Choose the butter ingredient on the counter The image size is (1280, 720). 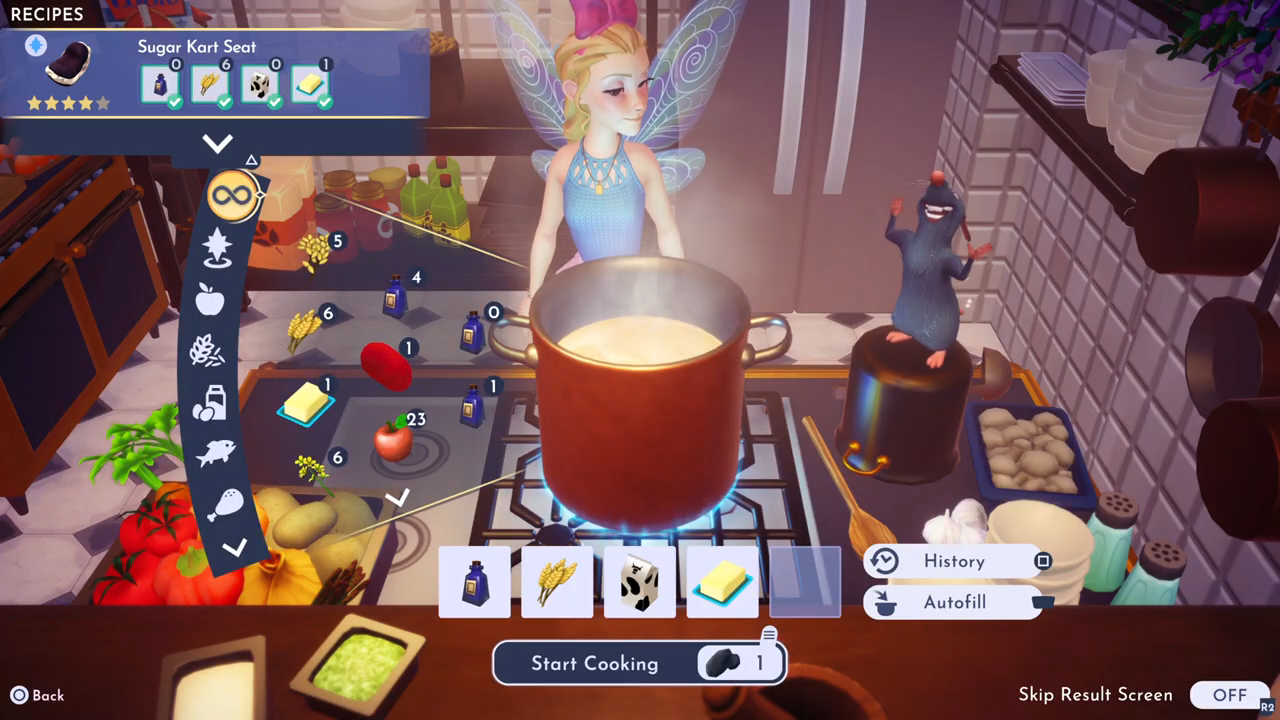304,403
